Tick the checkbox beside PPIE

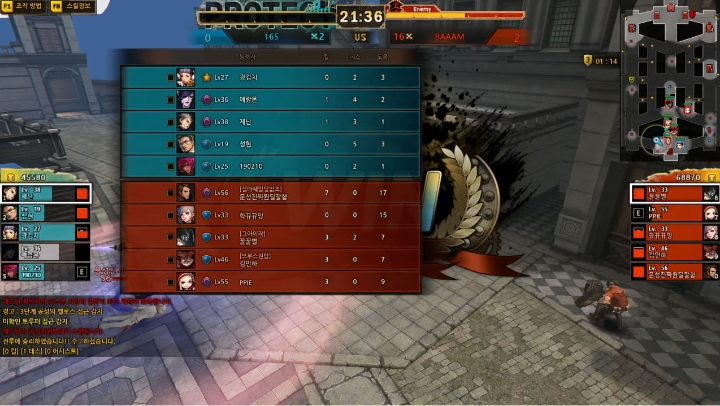[171, 282]
